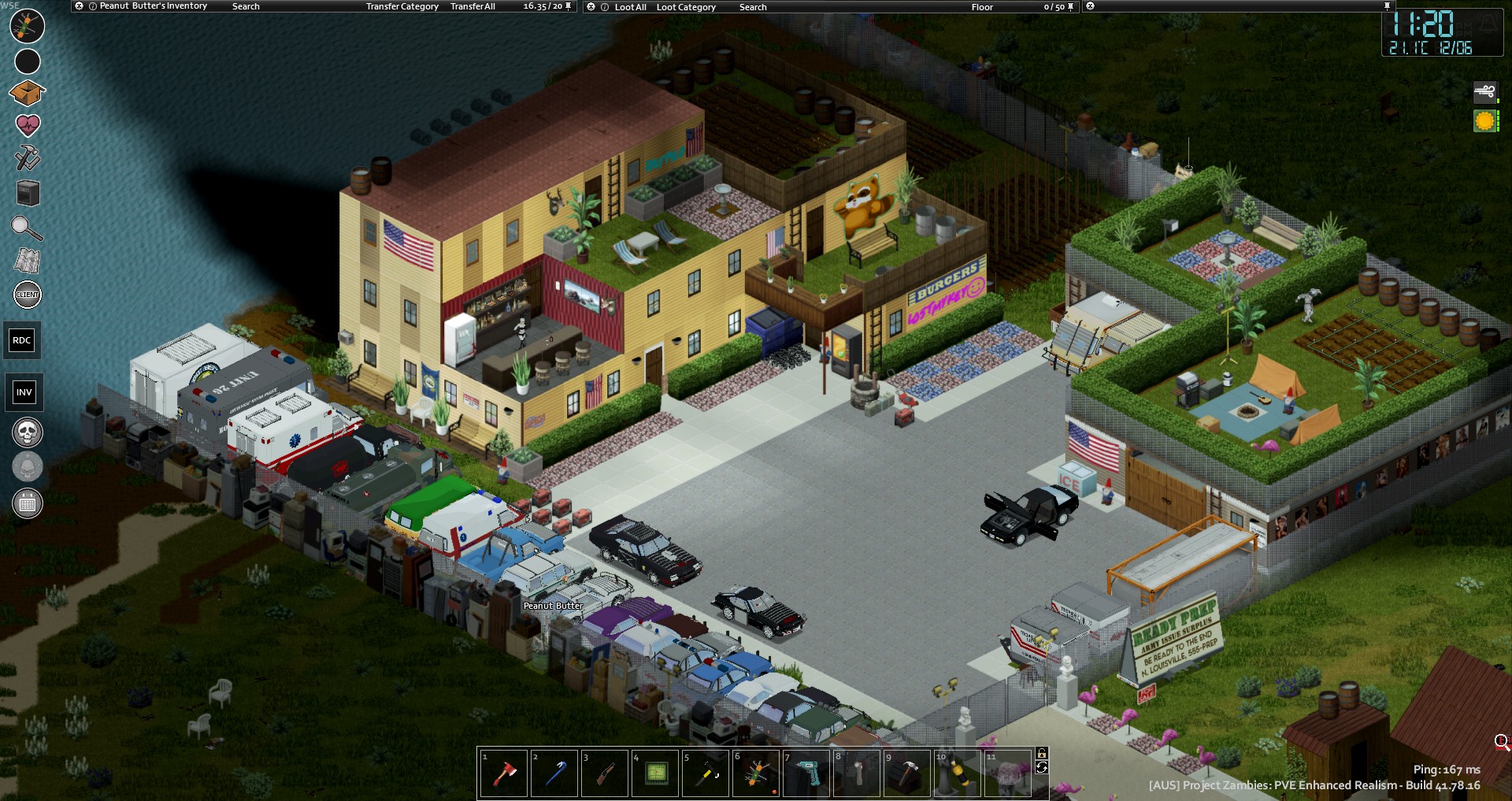1512x801 pixels.
Task: Click the info icon on the loot panel
Action: tap(604, 6)
